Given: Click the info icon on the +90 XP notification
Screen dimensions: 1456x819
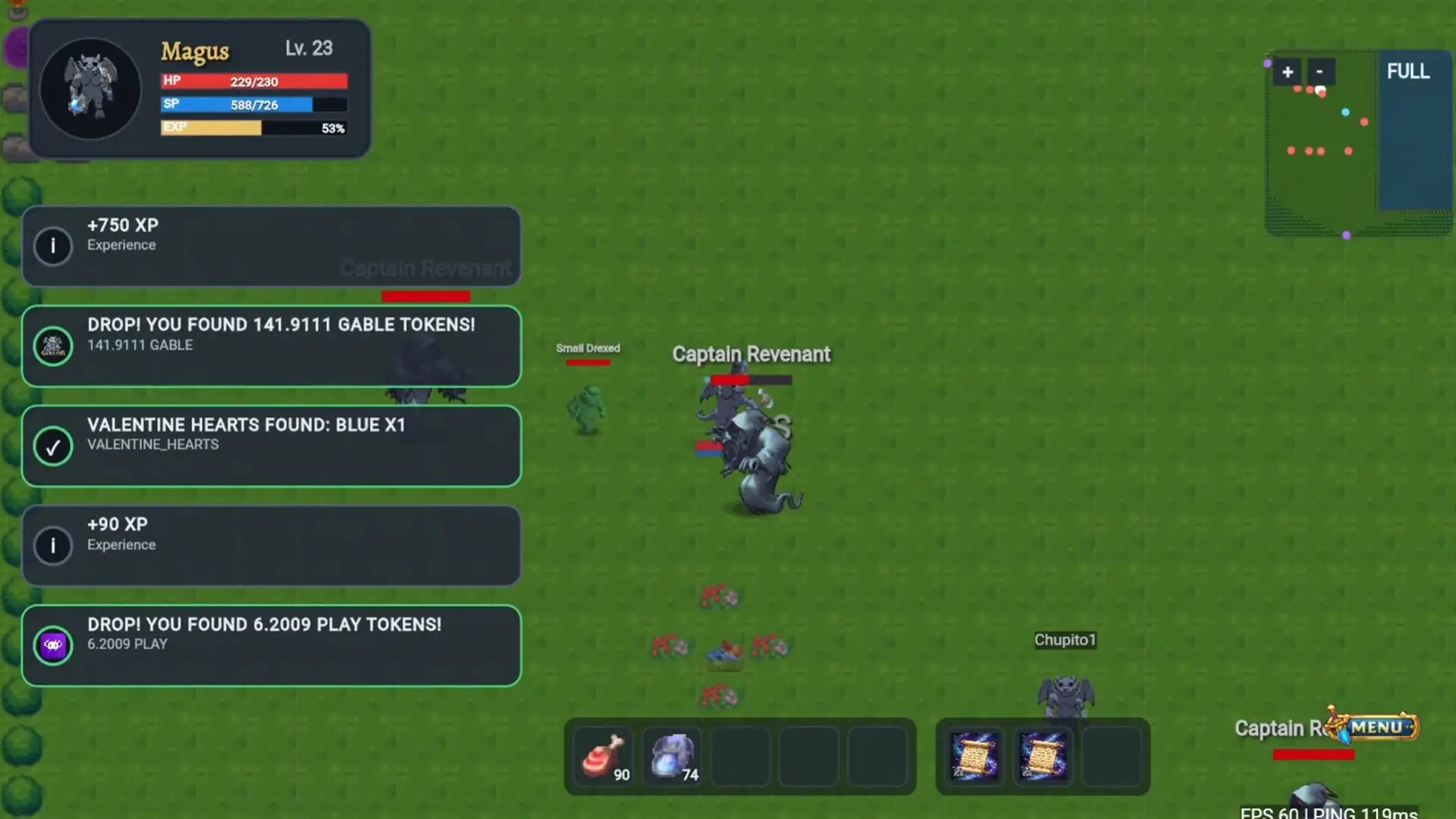Looking at the screenshot, I should coord(52,544).
